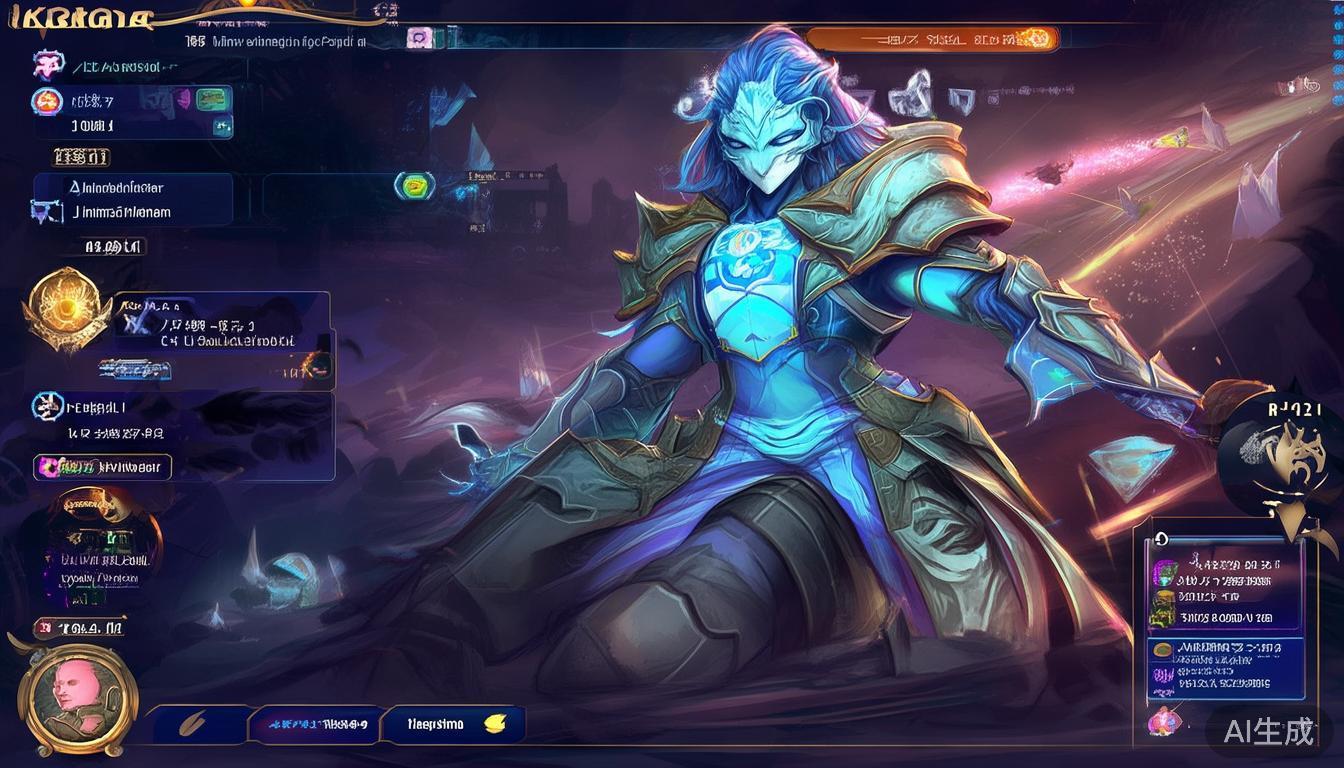This screenshot has width=1344, height=768.
Task: Select the red-orange round avatar icon
Action: [48, 101]
